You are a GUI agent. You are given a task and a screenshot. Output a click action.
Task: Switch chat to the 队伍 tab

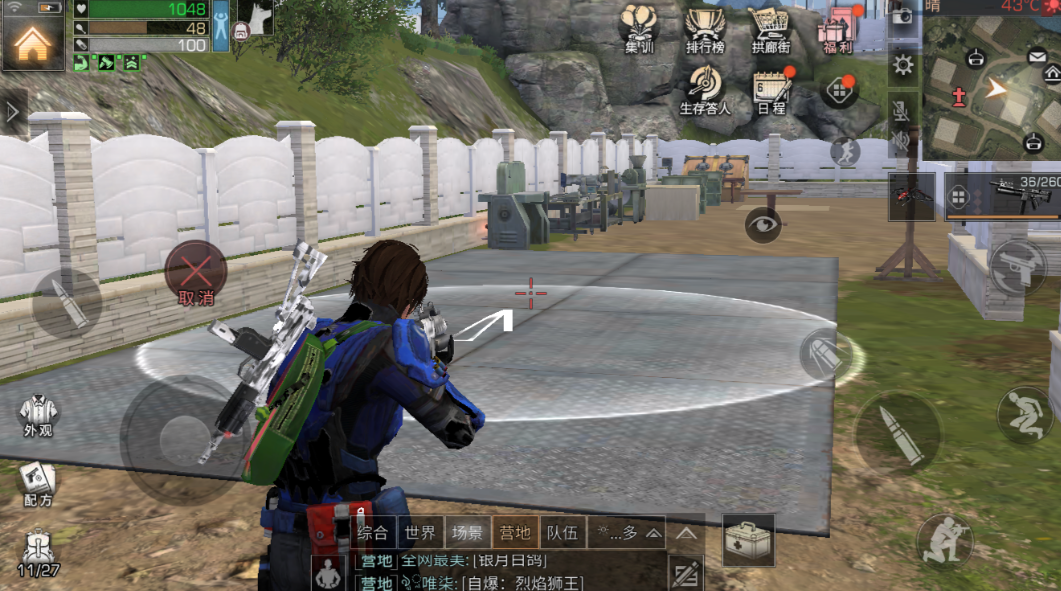(563, 532)
